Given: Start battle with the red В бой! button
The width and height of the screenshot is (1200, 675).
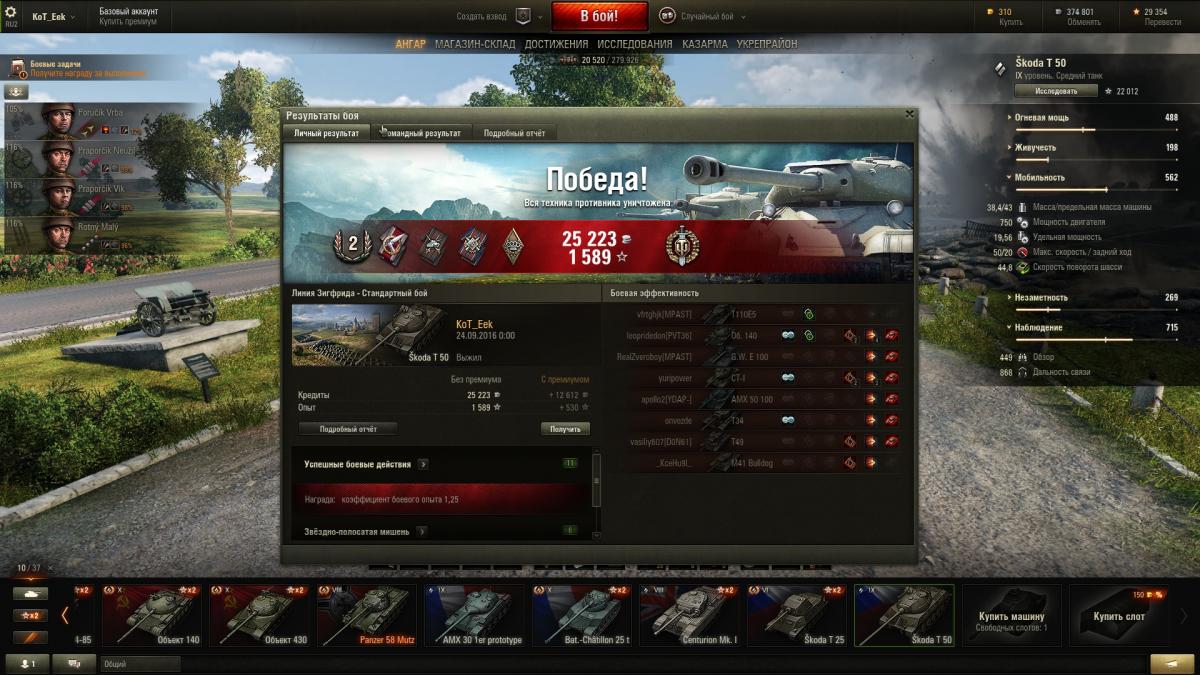Looking at the screenshot, I should [x=599, y=16].
